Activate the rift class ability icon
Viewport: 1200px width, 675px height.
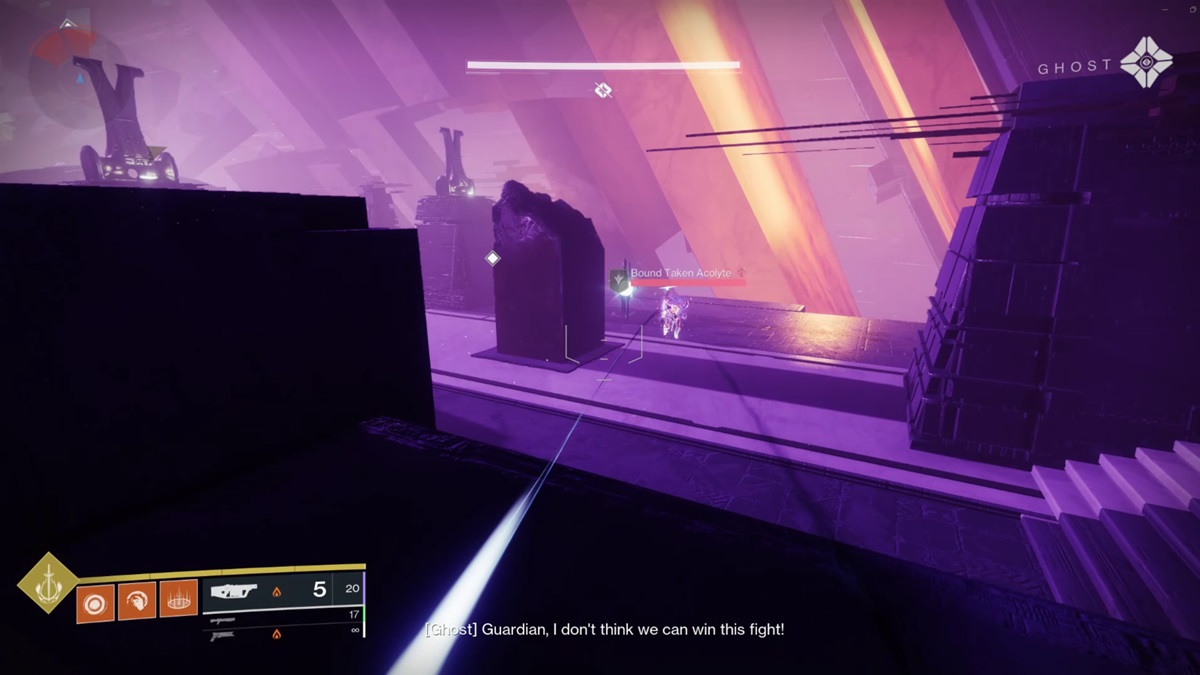(x=179, y=600)
